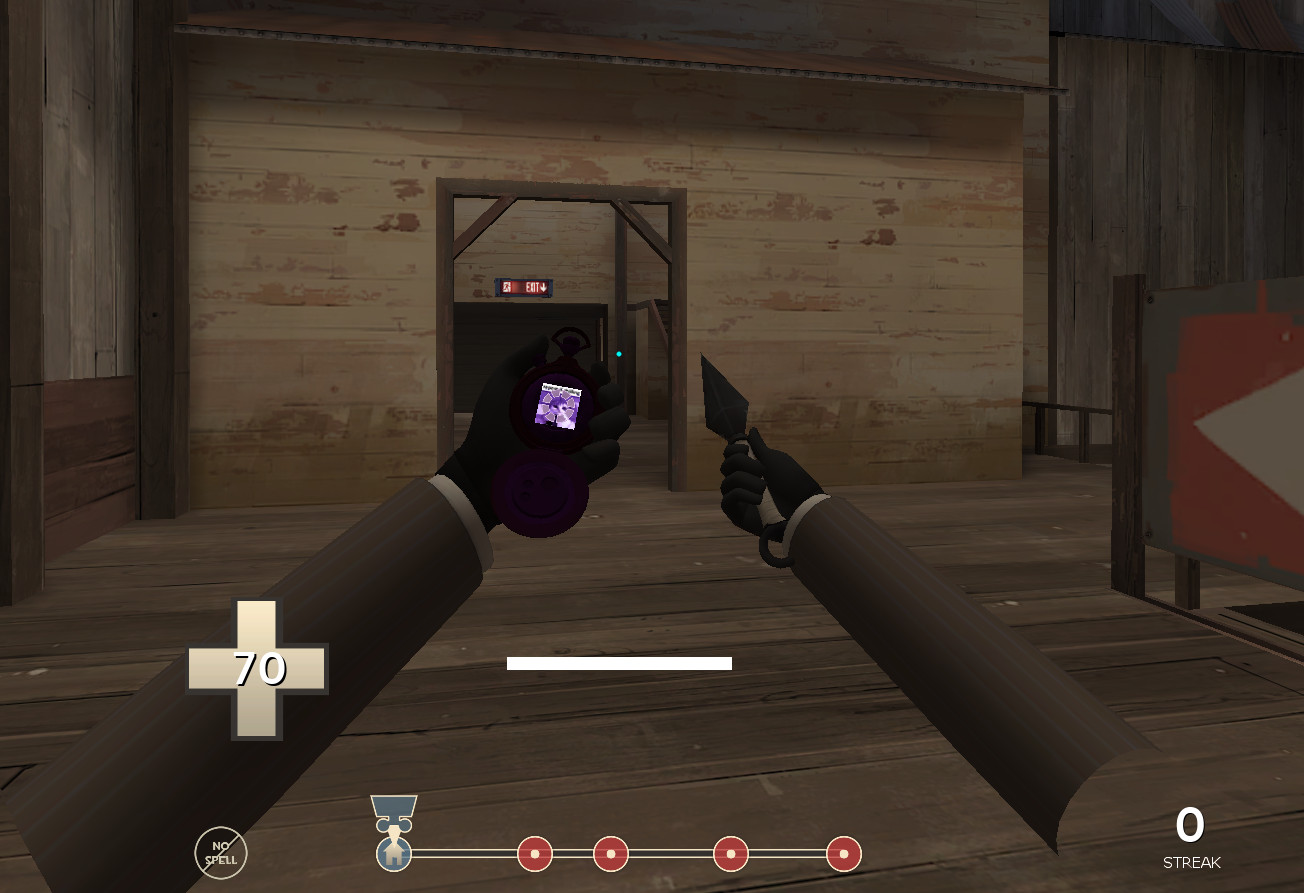Click the smiley face emblem on the watch
The width and height of the screenshot is (1304, 893).
coord(540,490)
